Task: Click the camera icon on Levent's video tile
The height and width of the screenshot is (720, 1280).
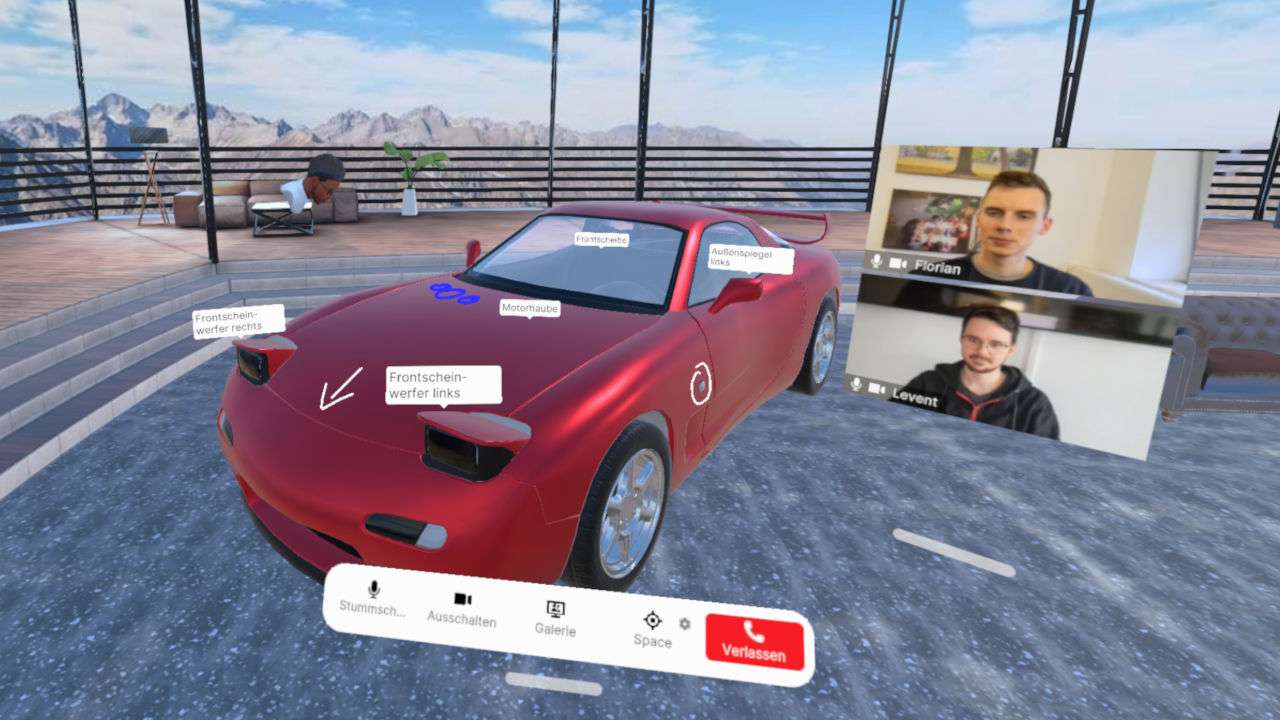Action: (x=875, y=388)
